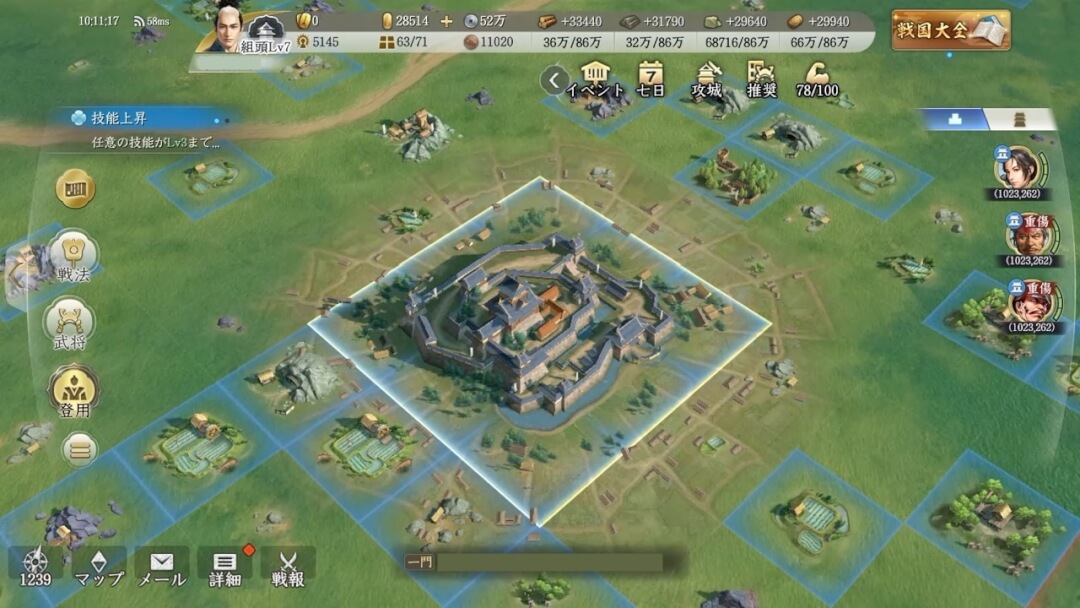Open the メール mailbox
Image resolution: width=1080 pixels, height=608 pixels.
pos(161,567)
